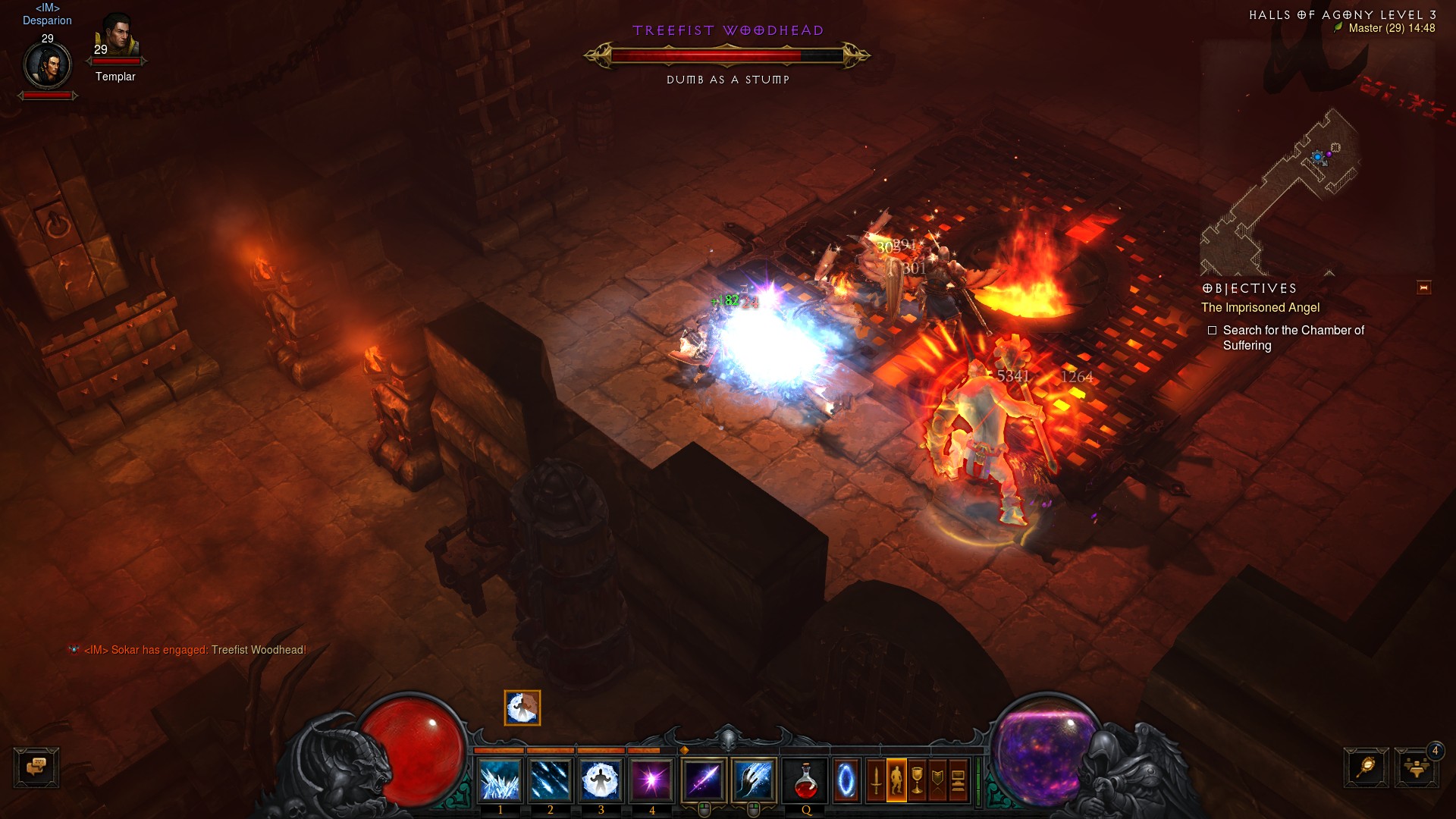Viewport: 1456px width, 819px height.
Task: Cast the falling ice streaks skill in slot 2
Action: point(551,780)
